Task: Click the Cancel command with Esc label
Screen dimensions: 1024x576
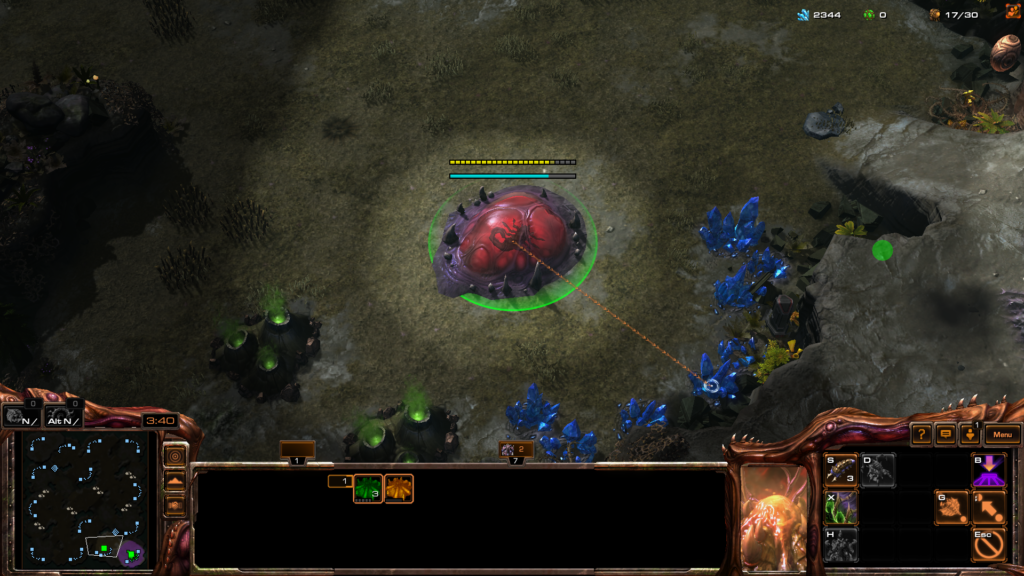Action: (x=988, y=544)
